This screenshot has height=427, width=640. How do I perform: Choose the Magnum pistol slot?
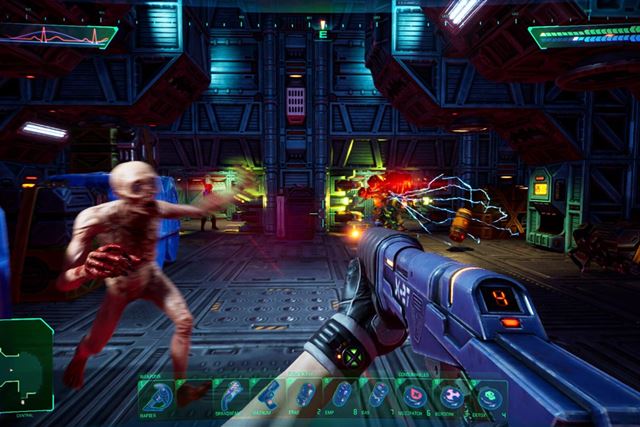point(269,396)
